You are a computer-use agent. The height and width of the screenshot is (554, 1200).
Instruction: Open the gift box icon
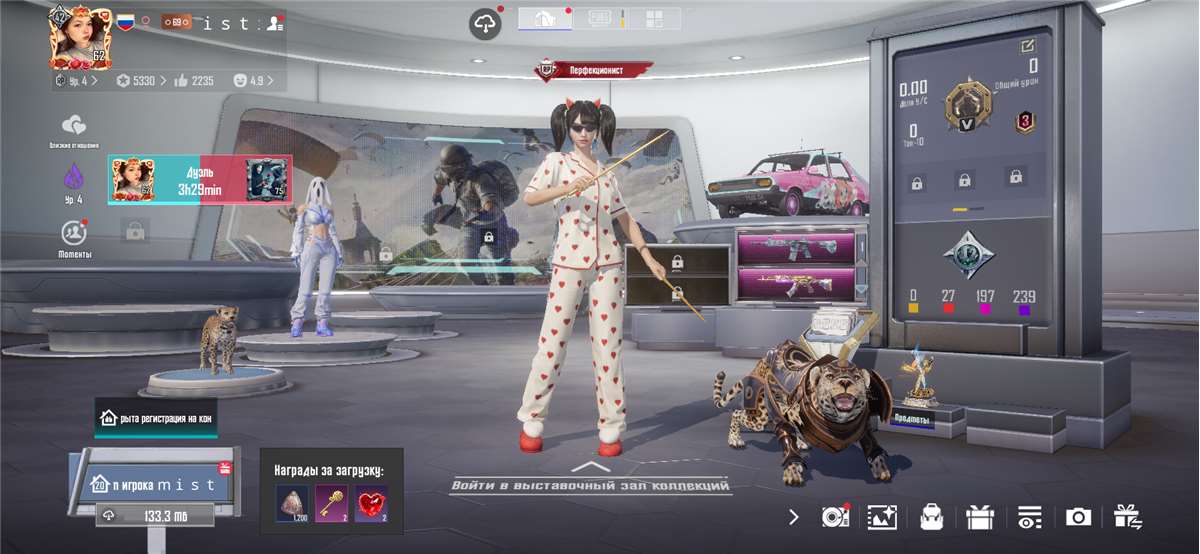coord(980,516)
